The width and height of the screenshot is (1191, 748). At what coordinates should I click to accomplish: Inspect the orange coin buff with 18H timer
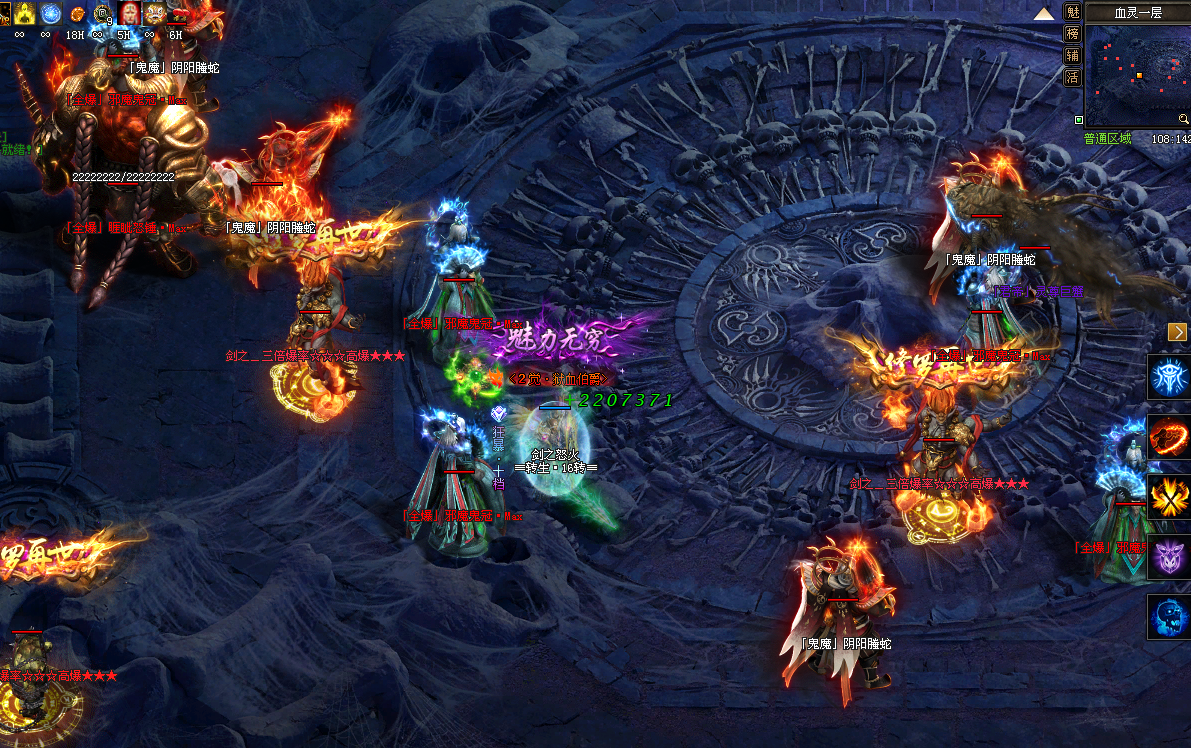pyautogui.click(x=75, y=14)
